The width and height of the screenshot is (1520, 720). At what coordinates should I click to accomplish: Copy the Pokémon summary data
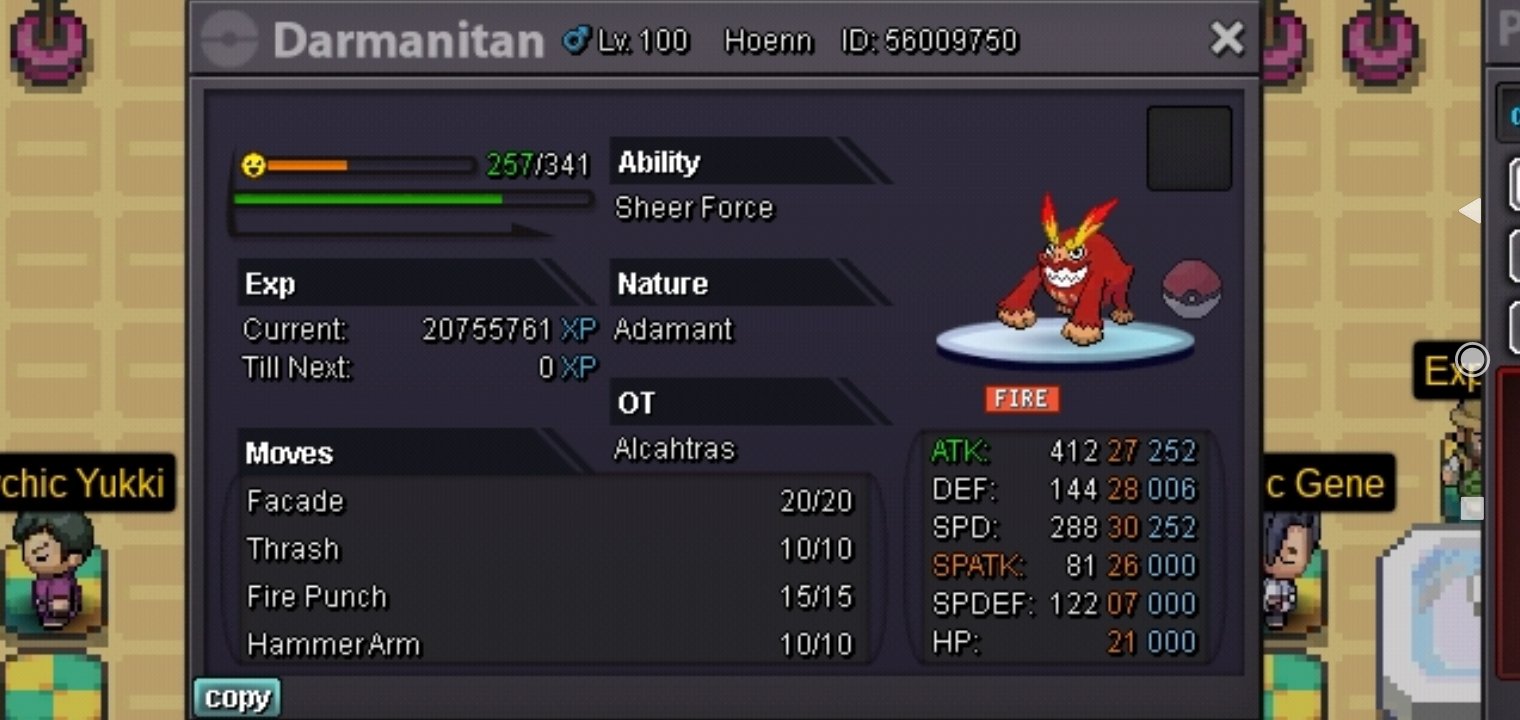click(237, 698)
